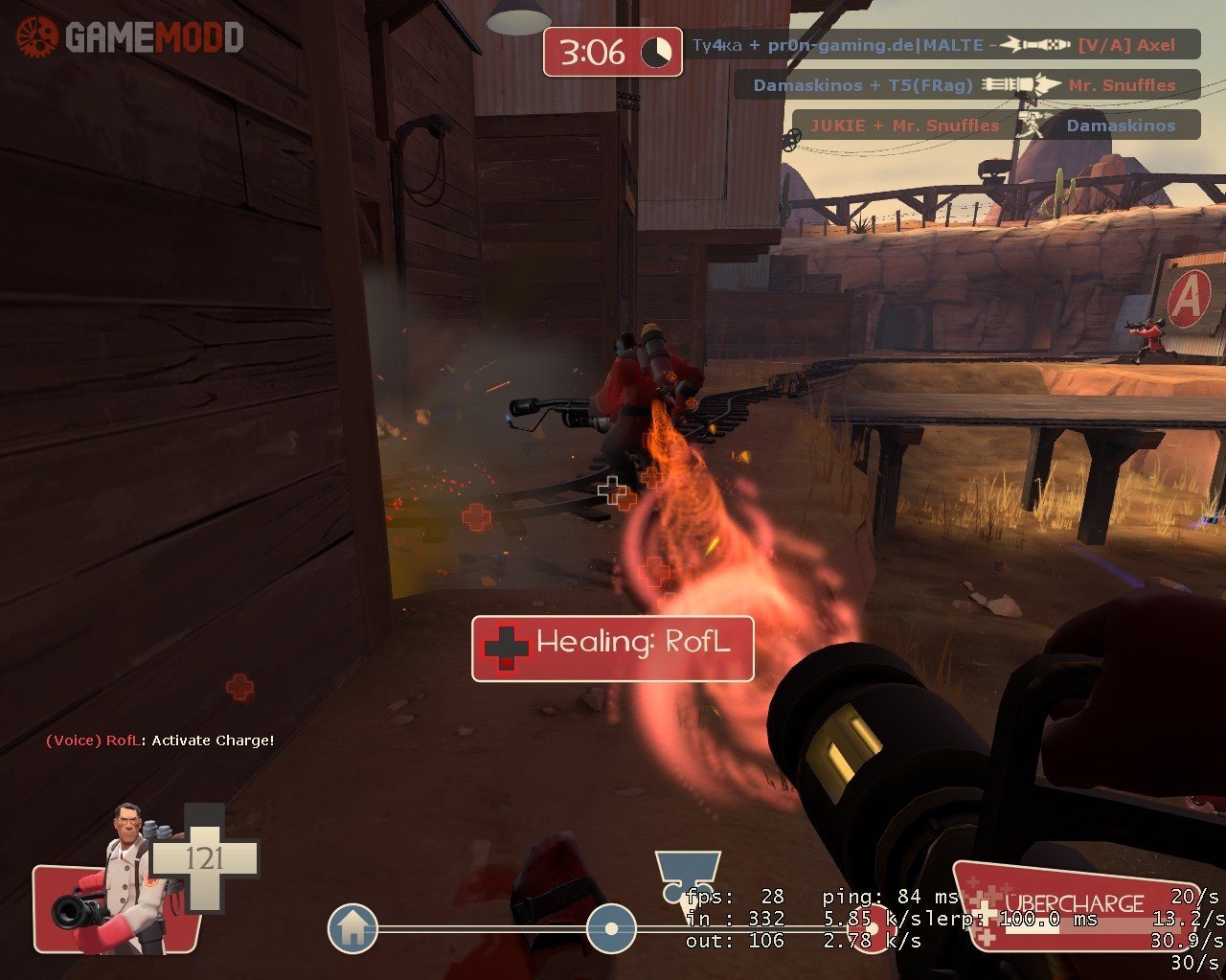Click the T5(FRag) kill notice row
The width and height of the screenshot is (1226, 980).
[x=966, y=85]
